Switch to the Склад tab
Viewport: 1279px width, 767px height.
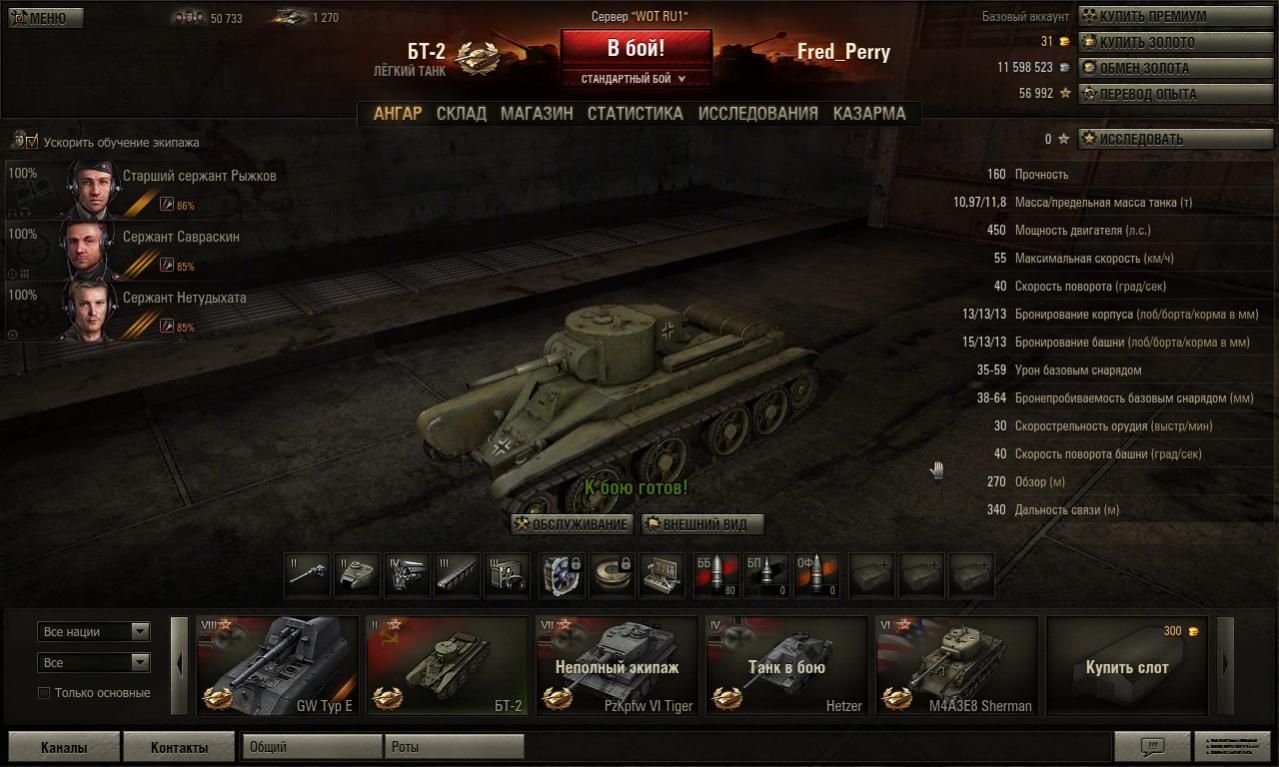point(461,114)
